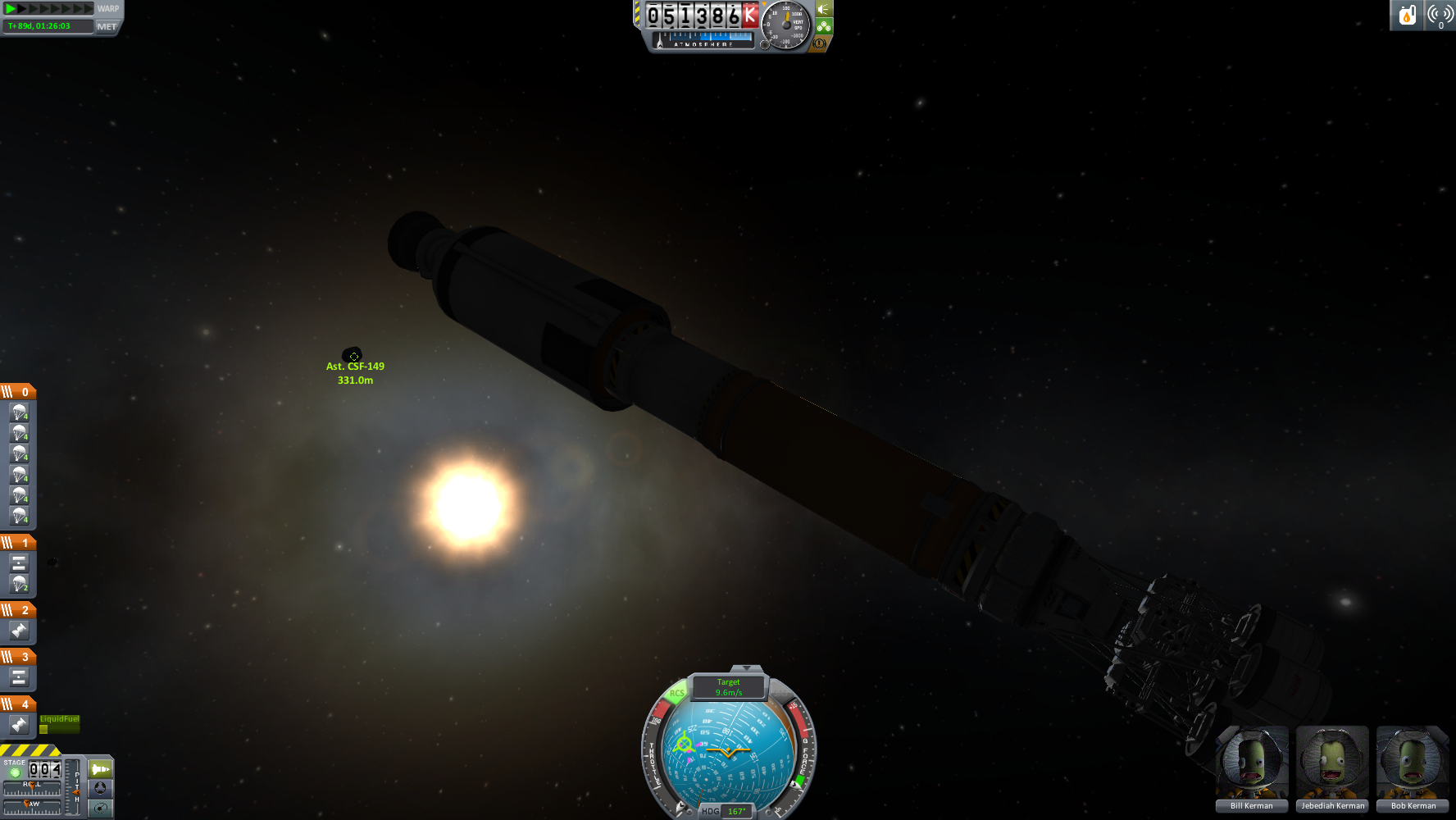The image size is (1456, 820).
Task: Click the stage 3 decoupler icon
Action: pos(19,677)
